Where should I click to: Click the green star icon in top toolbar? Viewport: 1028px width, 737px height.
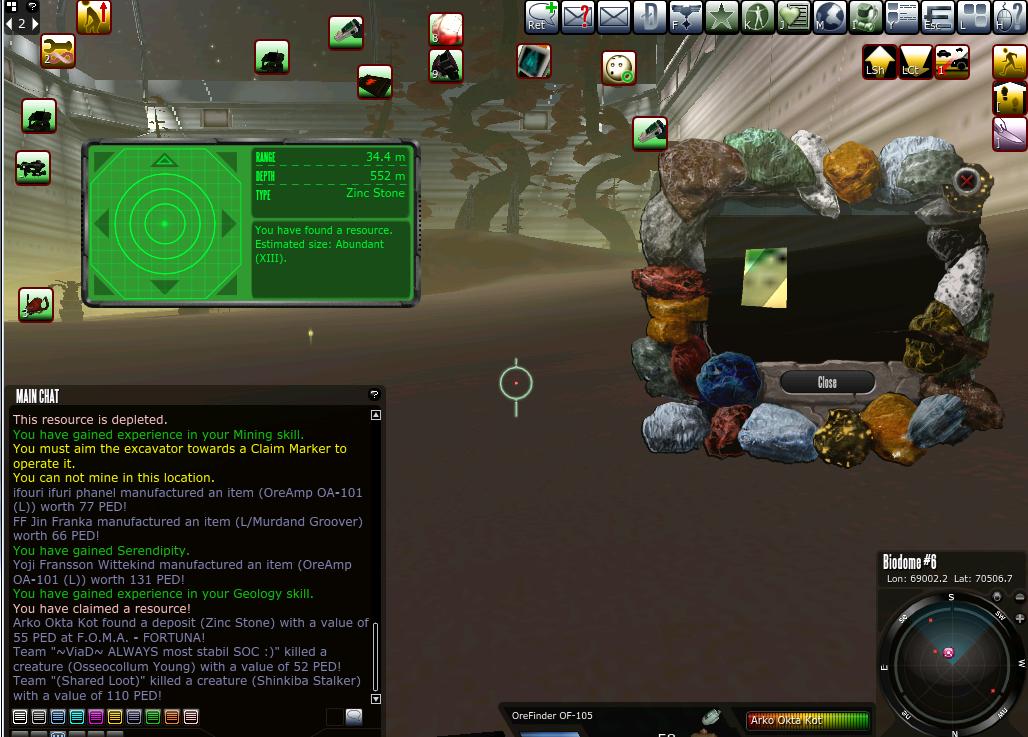721,16
